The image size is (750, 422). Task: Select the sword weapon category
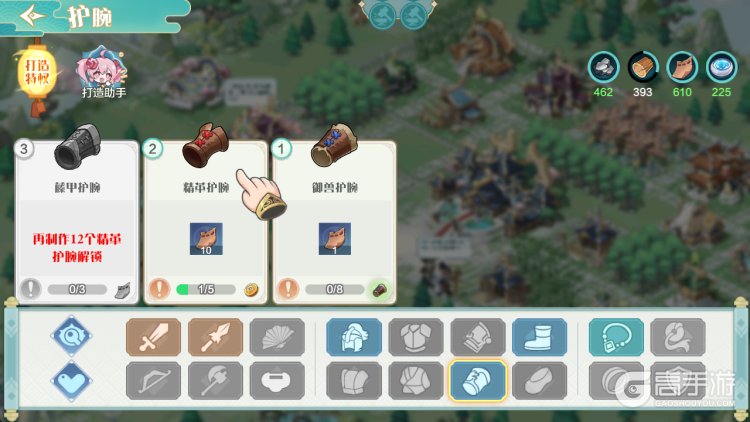153,337
